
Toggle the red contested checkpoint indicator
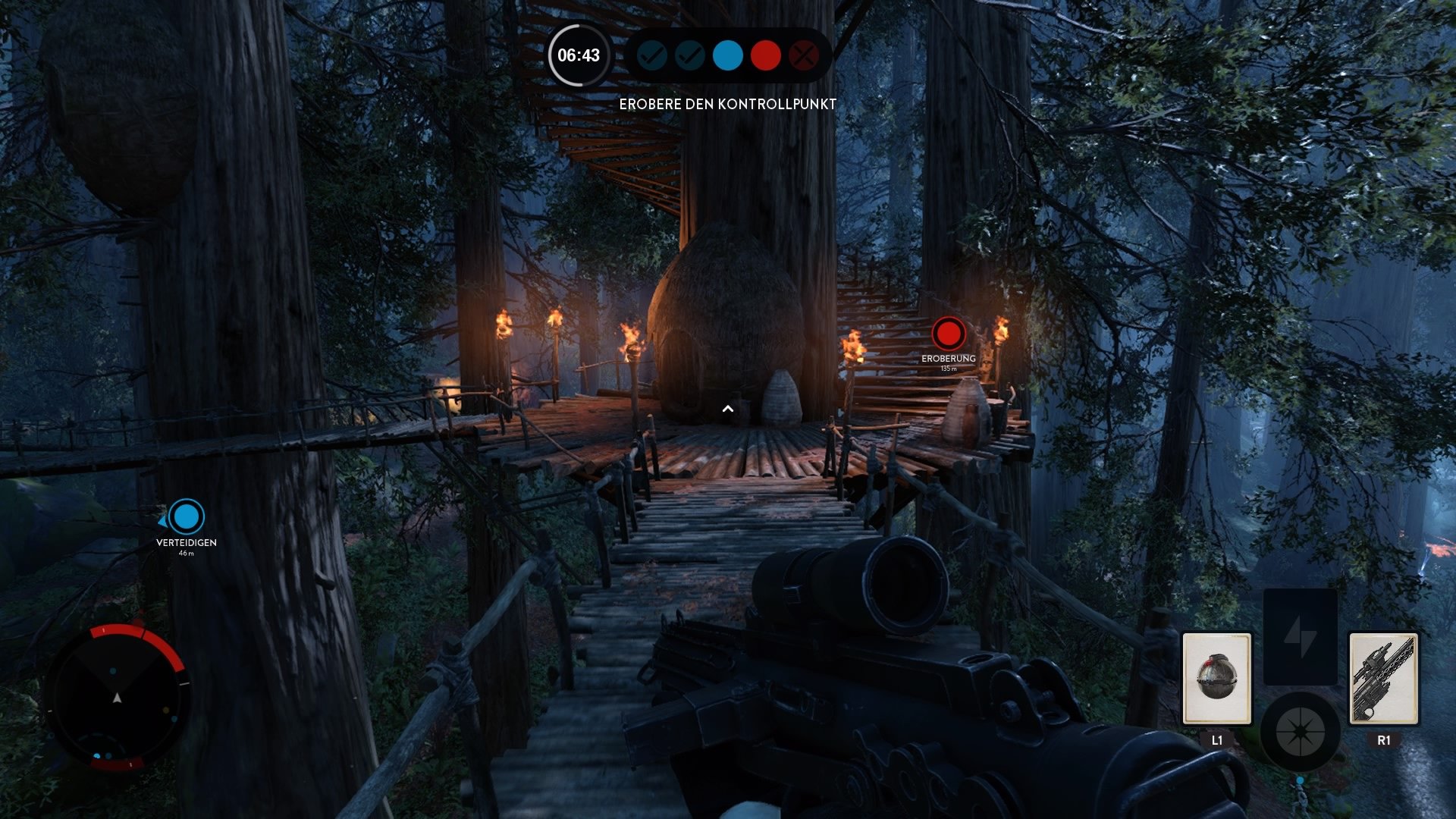point(765,55)
